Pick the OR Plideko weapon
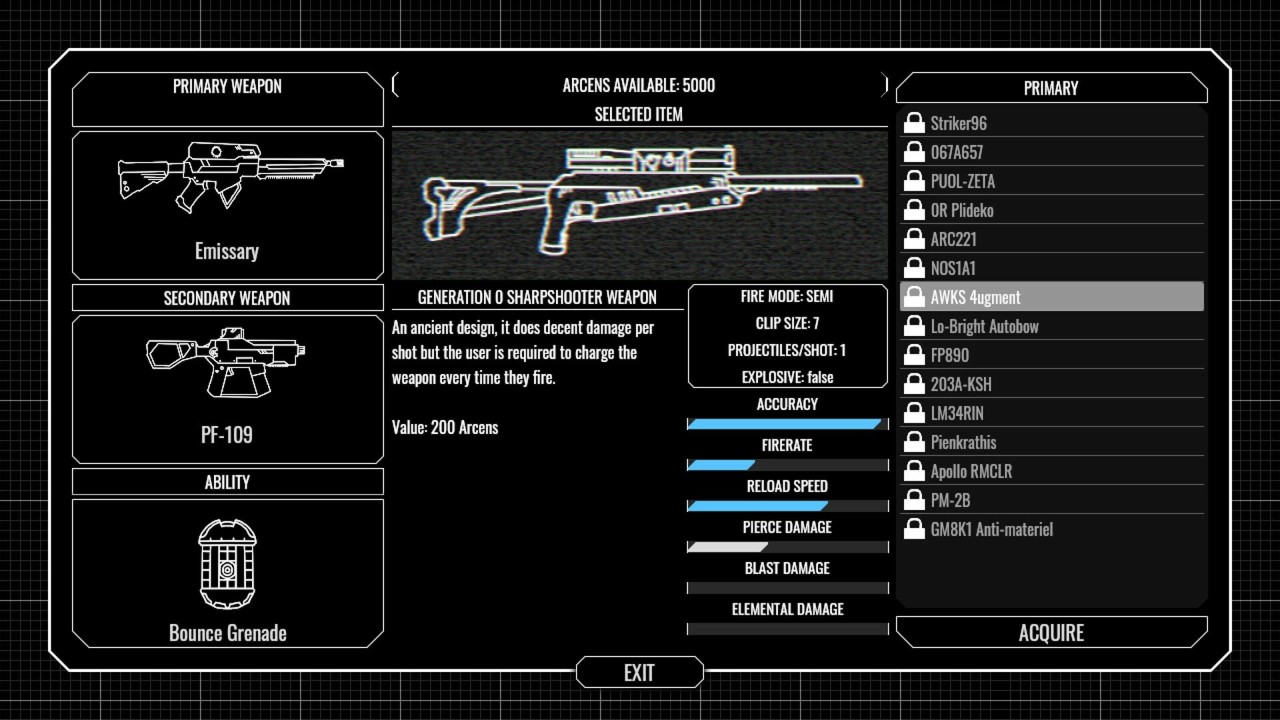Screen dimensions: 1280x720 (x=1051, y=210)
